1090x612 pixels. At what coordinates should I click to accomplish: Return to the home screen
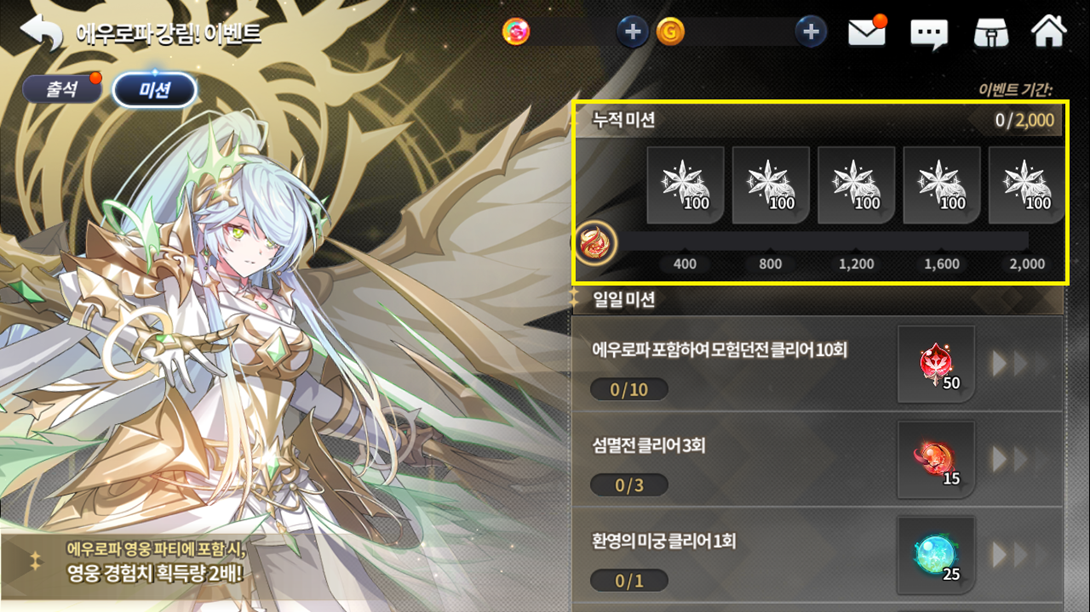click(x=1049, y=32)
